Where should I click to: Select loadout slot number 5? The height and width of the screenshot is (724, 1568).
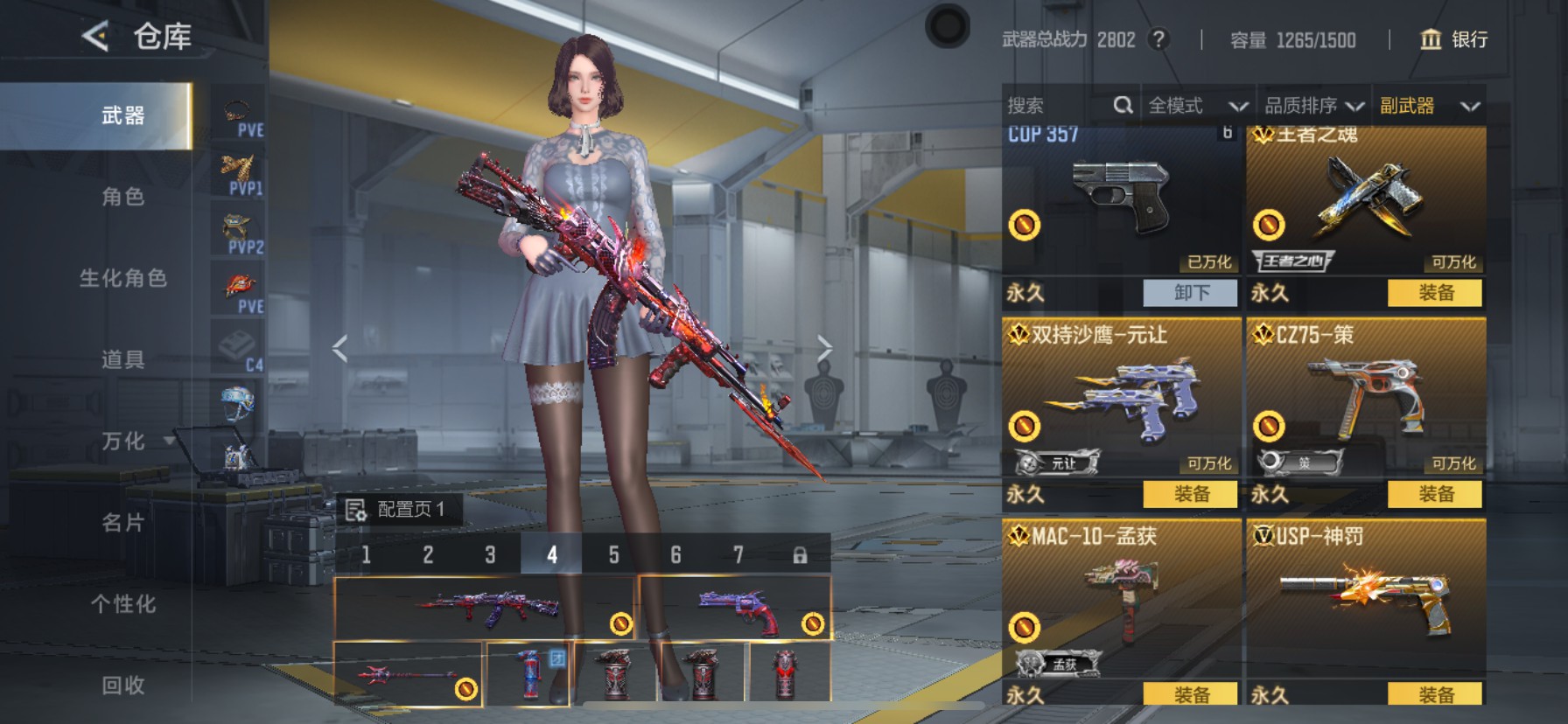tap(613, 554)
